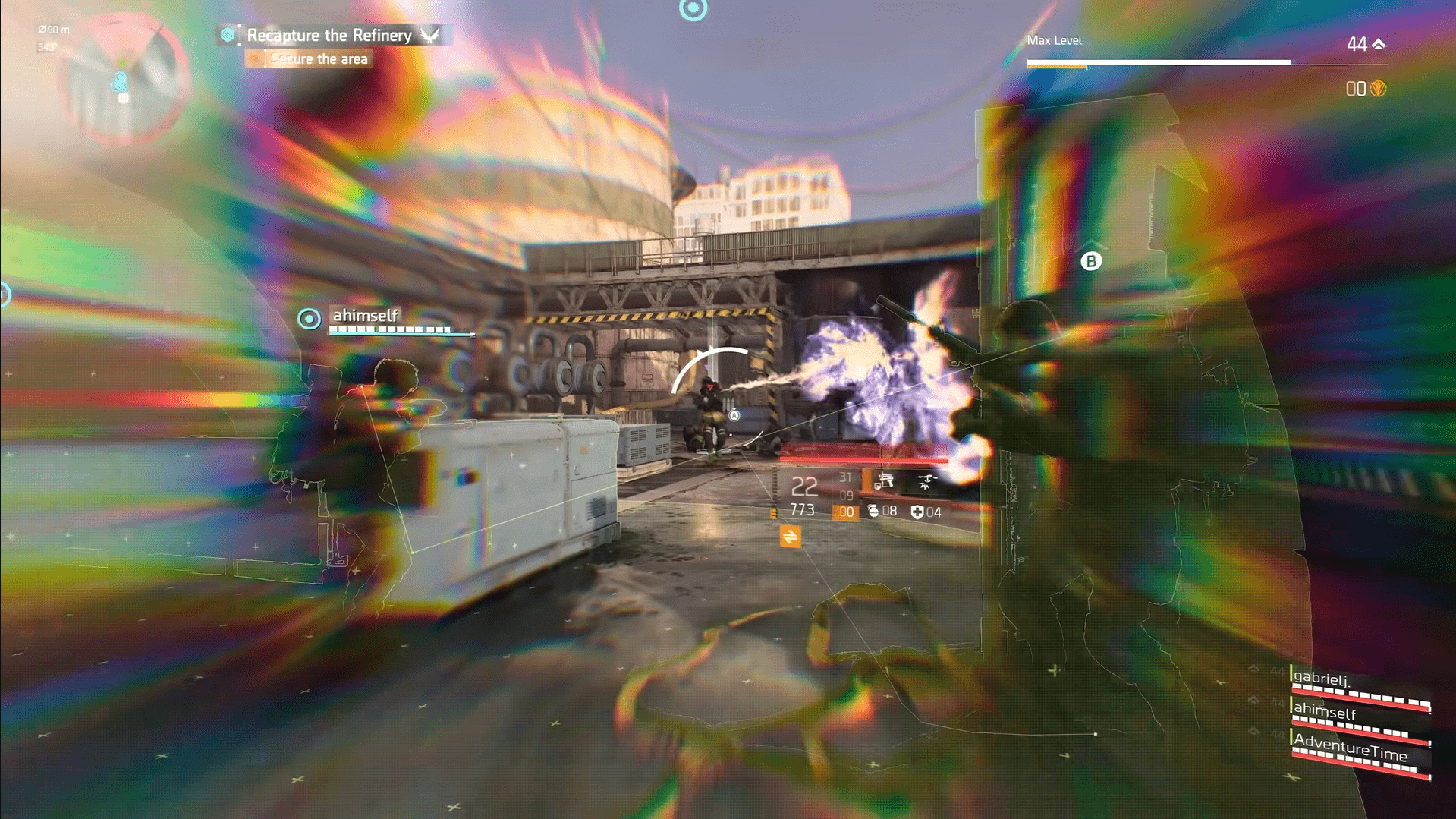Select the Recapture the Refinery mission tracker
Viewport: 1456px width, 819px height.
click(329, 35)
